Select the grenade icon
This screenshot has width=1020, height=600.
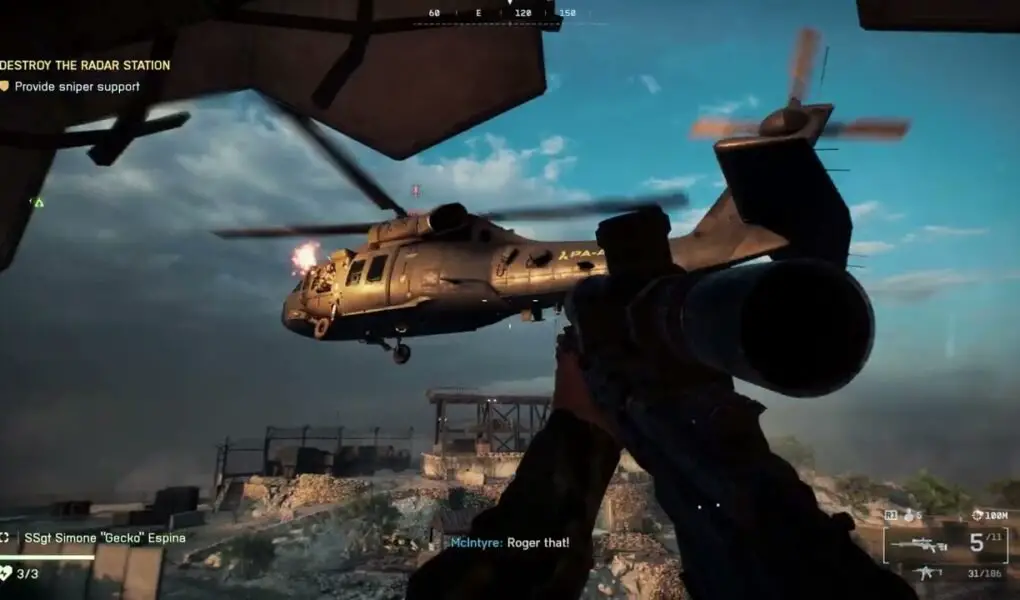click(x=910, y=515)
